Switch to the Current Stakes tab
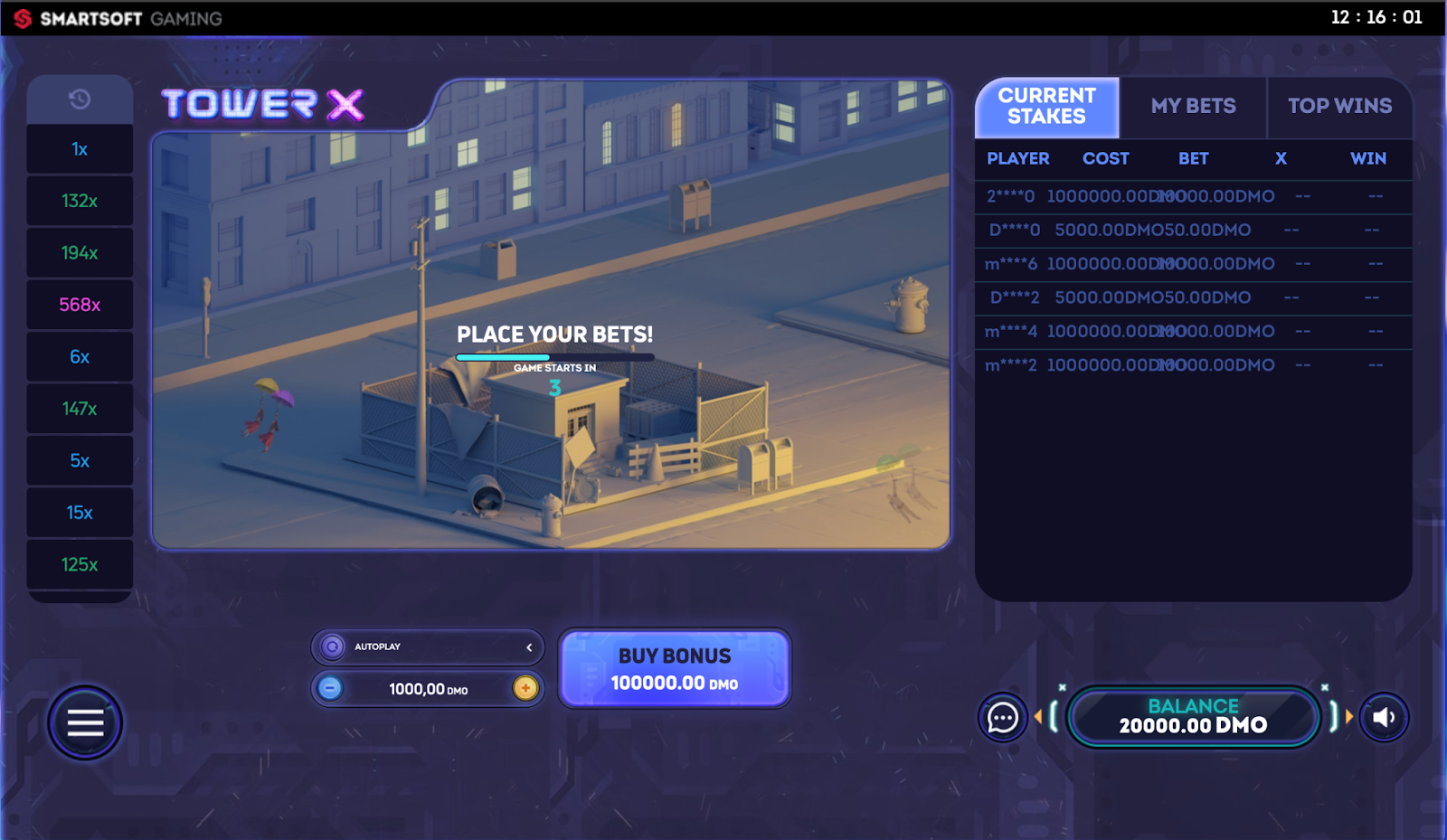1447x840 pixels. coord(1046,107)
